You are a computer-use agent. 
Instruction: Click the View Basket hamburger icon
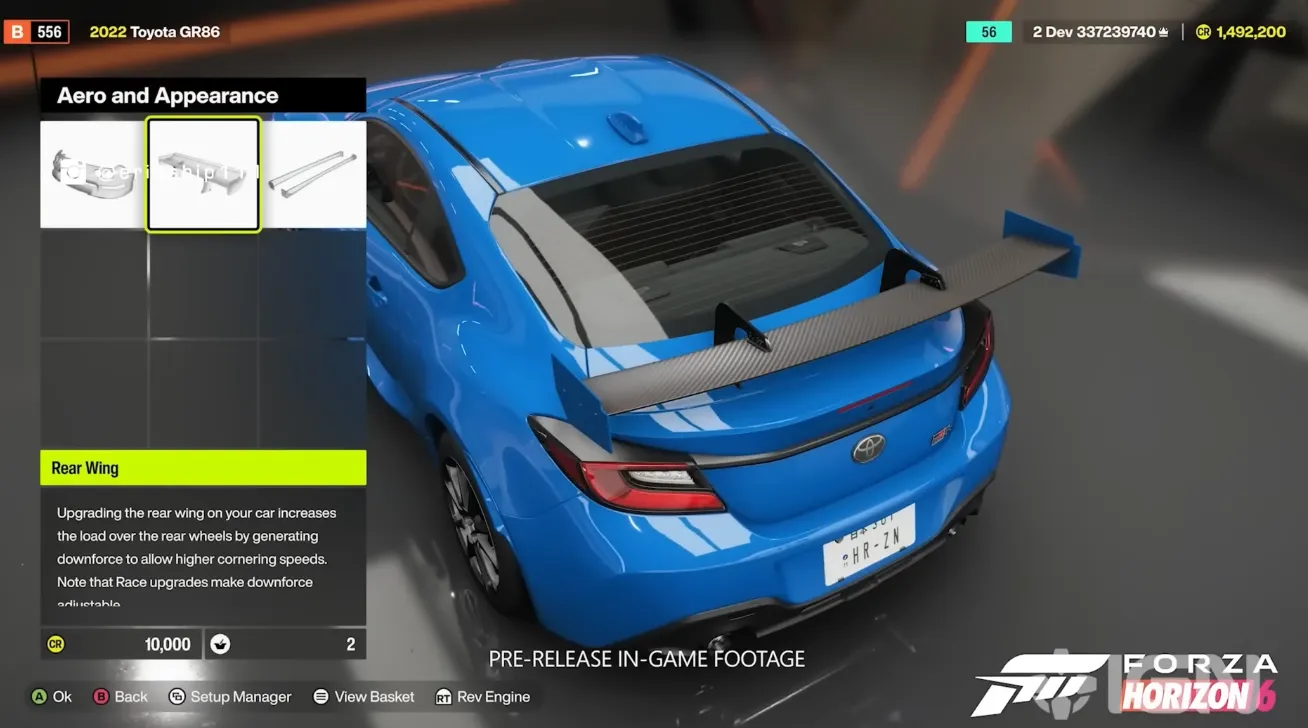click(x=320, y=696)
